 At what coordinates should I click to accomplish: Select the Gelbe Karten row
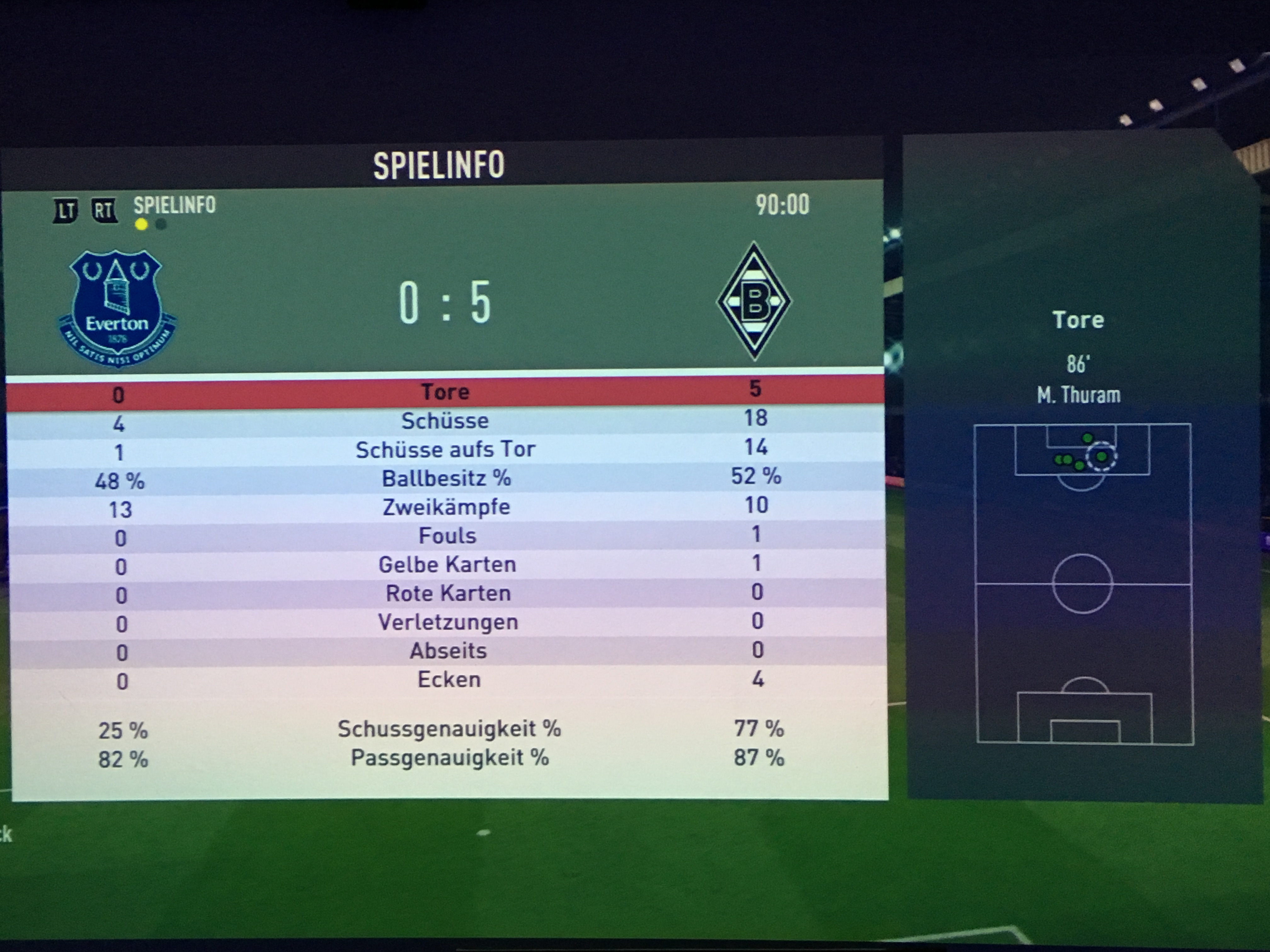[447, 565]
